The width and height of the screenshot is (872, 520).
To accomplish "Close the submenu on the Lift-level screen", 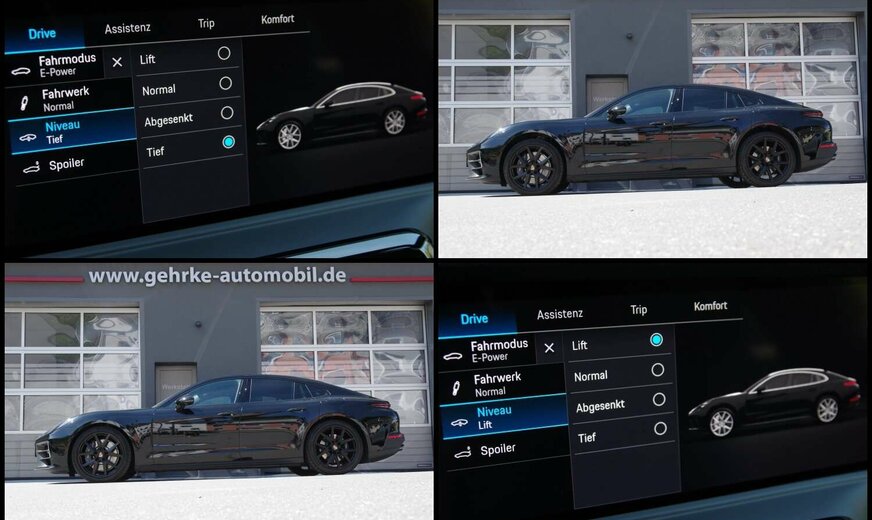I will (x=548, y=348).
